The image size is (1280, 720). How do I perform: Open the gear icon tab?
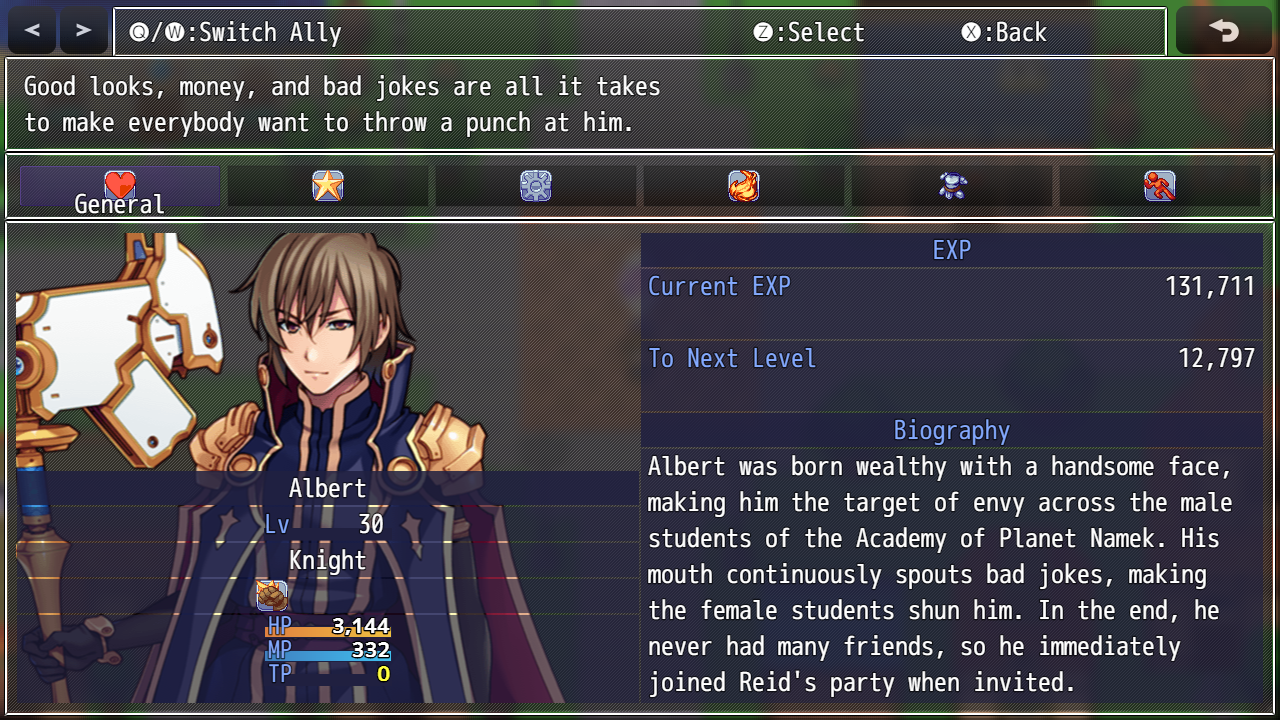[x=536, y=186]
